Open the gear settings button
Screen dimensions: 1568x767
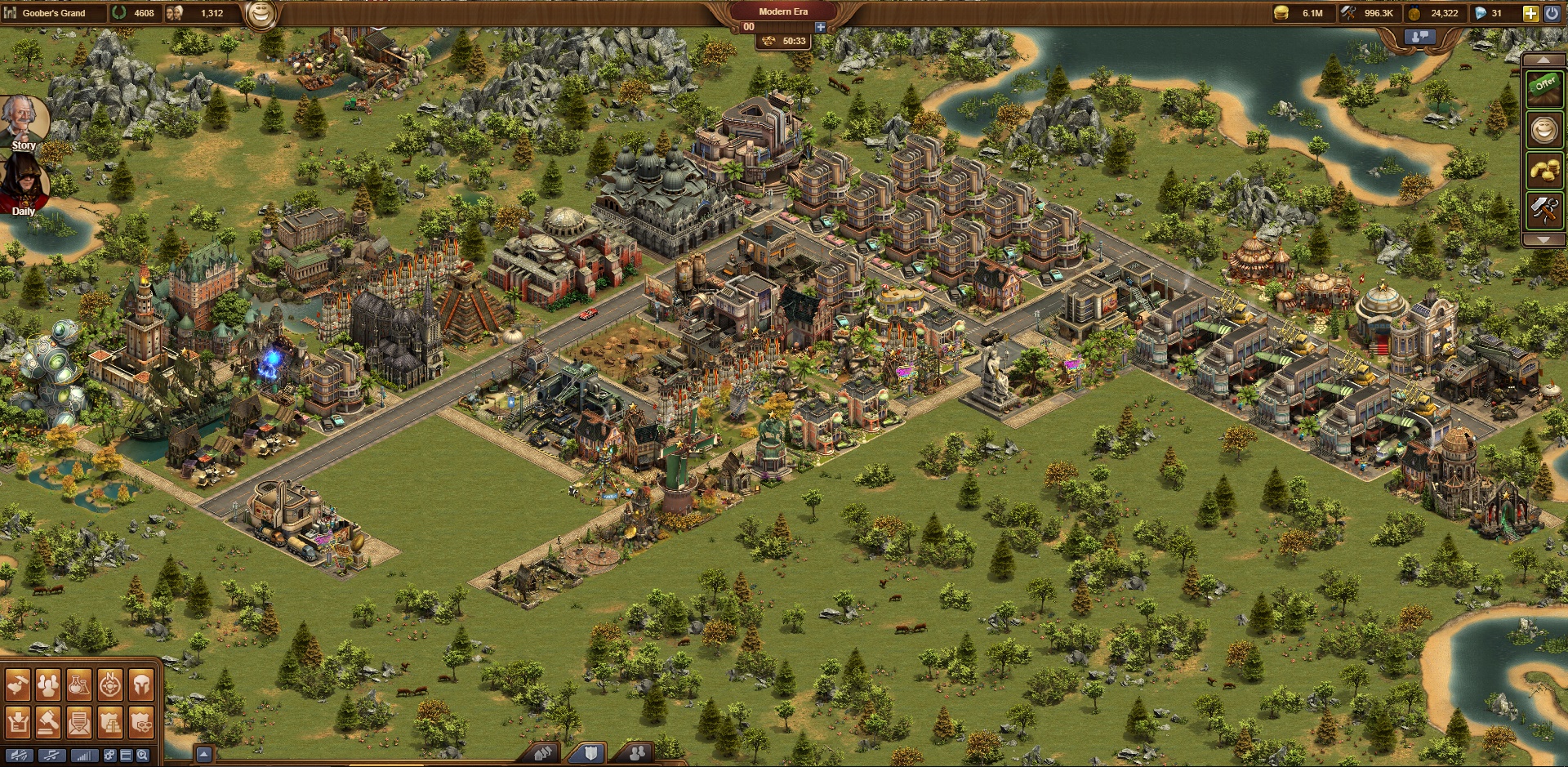tap(109, 756)
